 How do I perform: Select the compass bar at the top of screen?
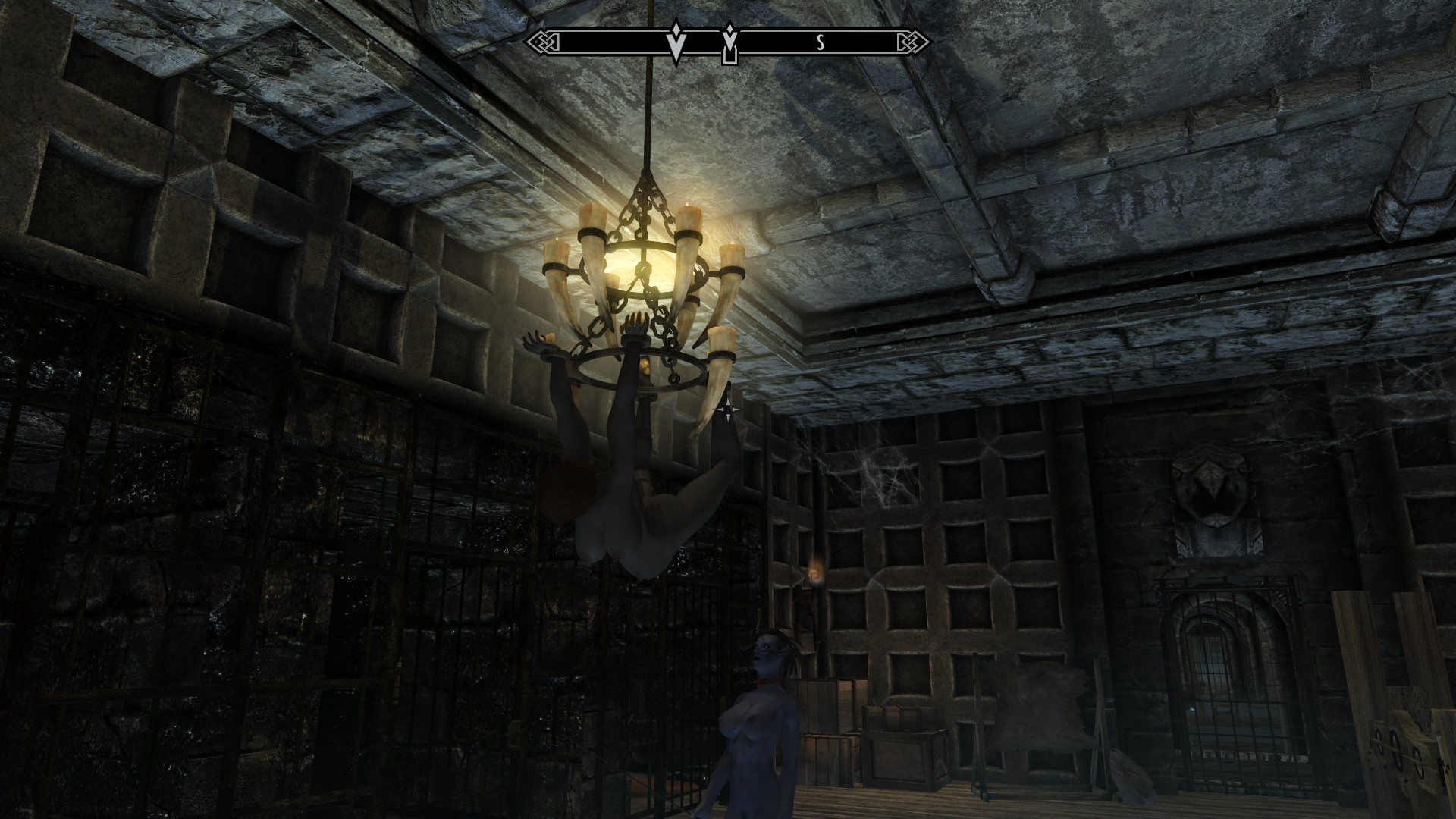[728, 42]
